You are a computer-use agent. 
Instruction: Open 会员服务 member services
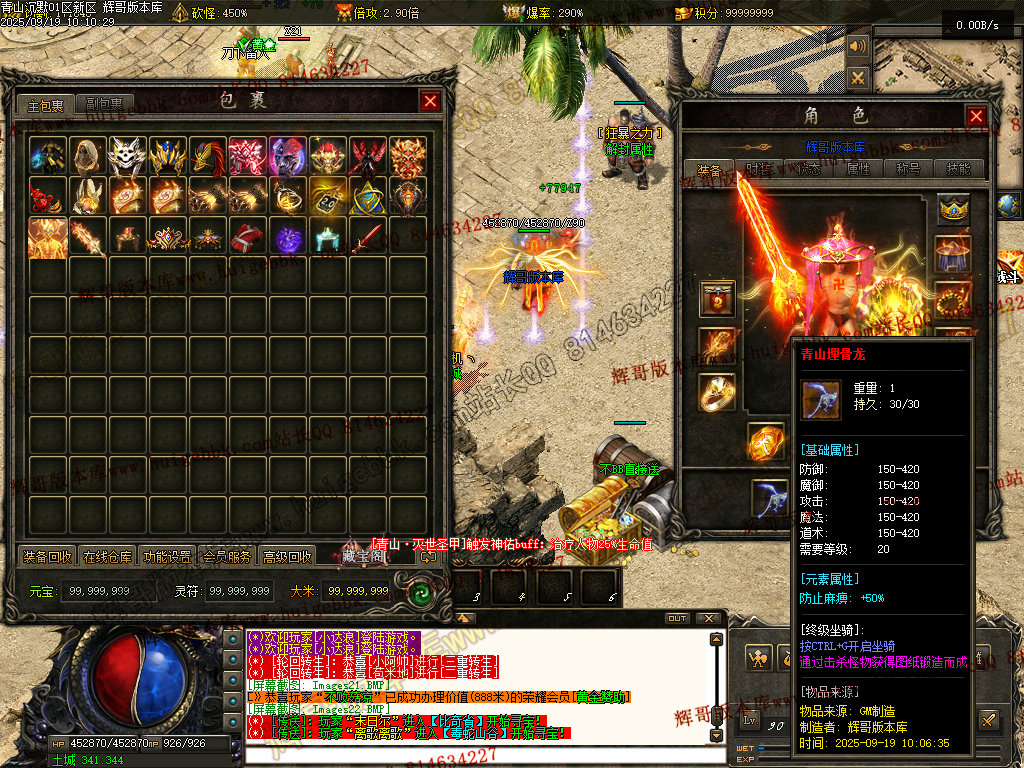click(227, 556)
